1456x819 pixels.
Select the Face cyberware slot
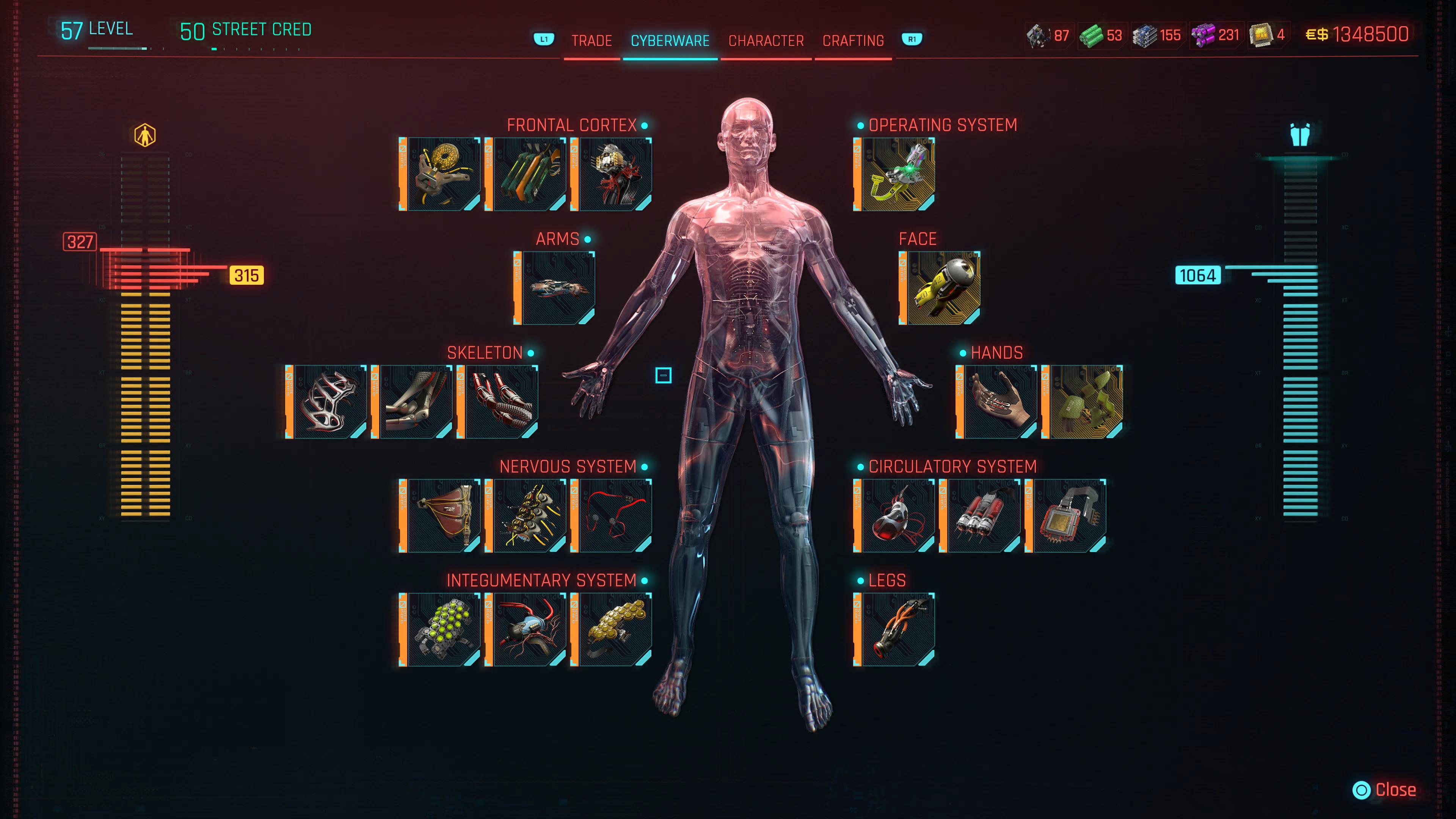[940, 288]
